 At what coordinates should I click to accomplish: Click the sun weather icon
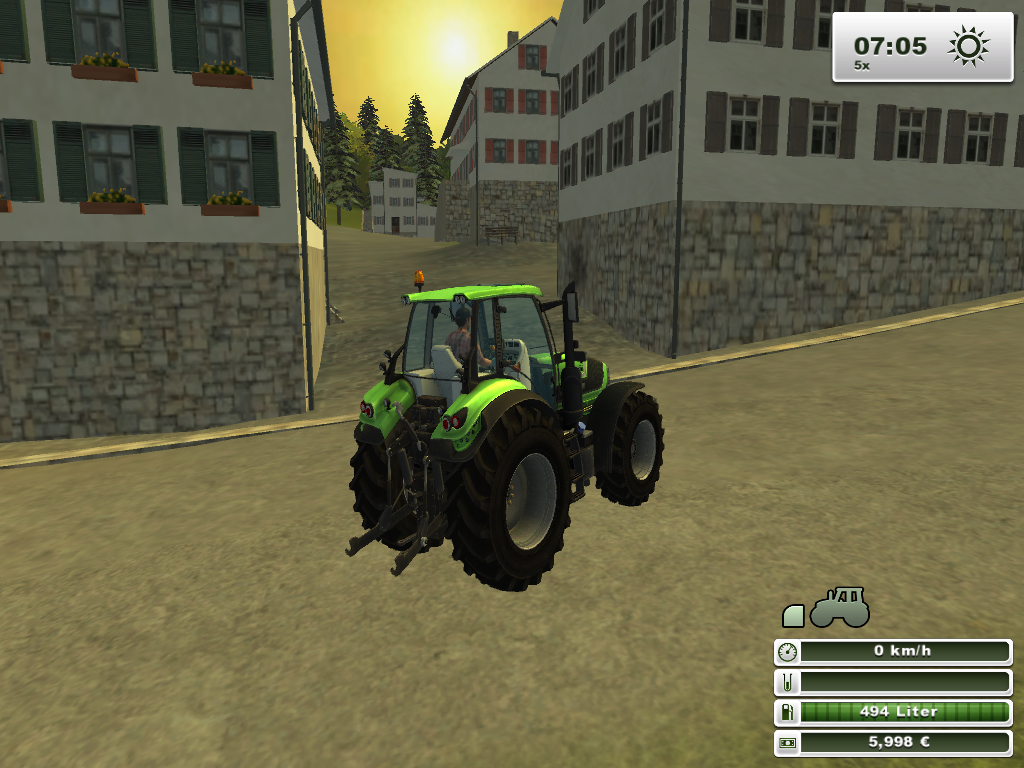[x=968, y=46]
